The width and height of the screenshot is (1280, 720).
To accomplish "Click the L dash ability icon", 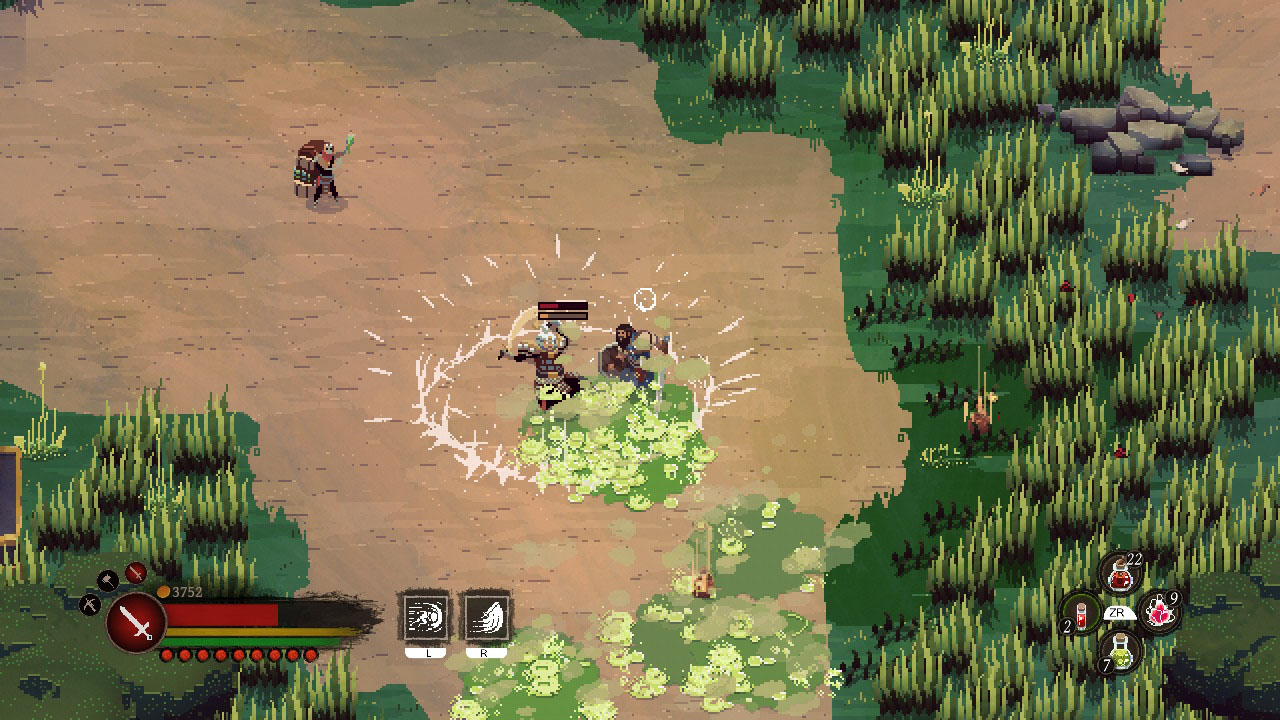I will pyautogui.click(x=427, y=616).
